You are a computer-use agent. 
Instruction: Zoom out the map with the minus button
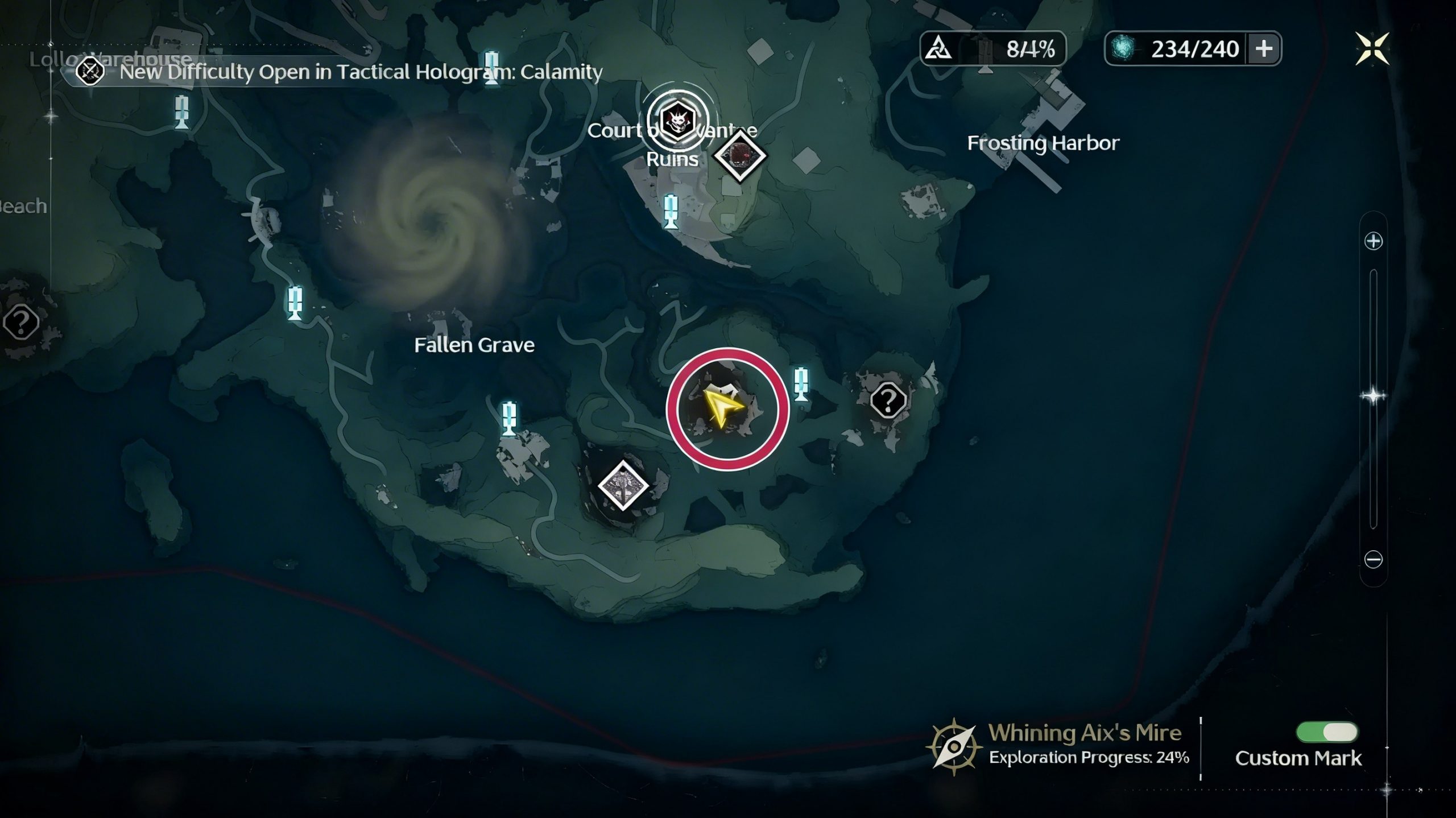click(x=1373, y=560)
